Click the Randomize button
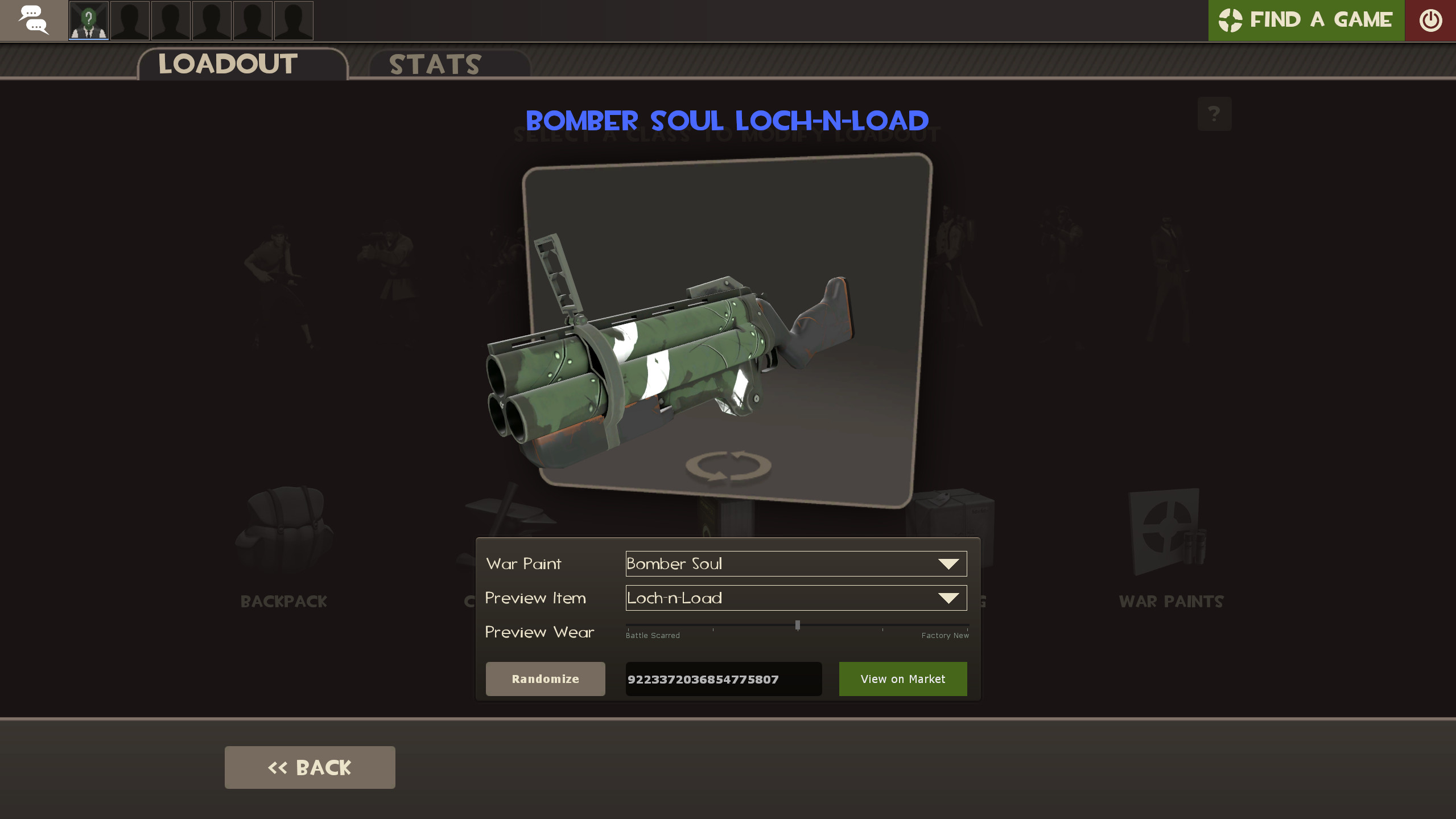This screenshot has height=819, width=1456. (x=545, y=678)
